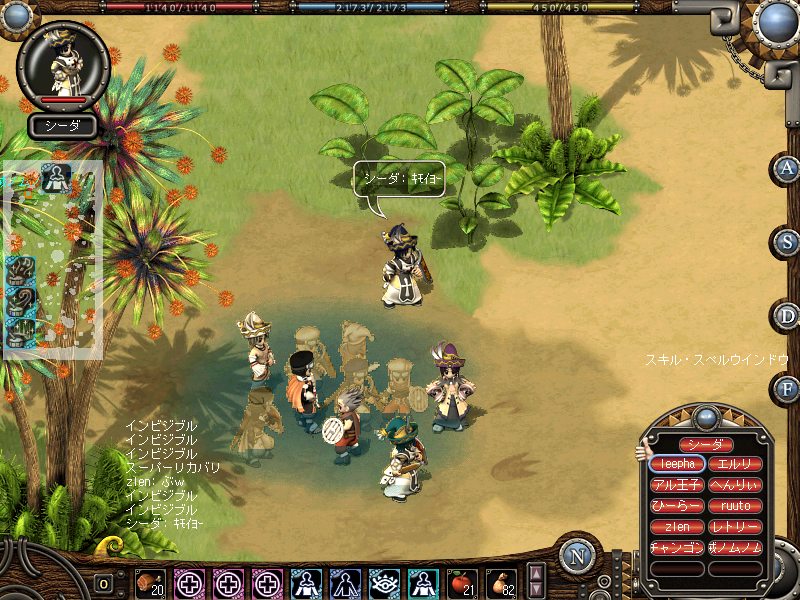
Task: Pick party member ruuto
Action: (x=735, y=506)
